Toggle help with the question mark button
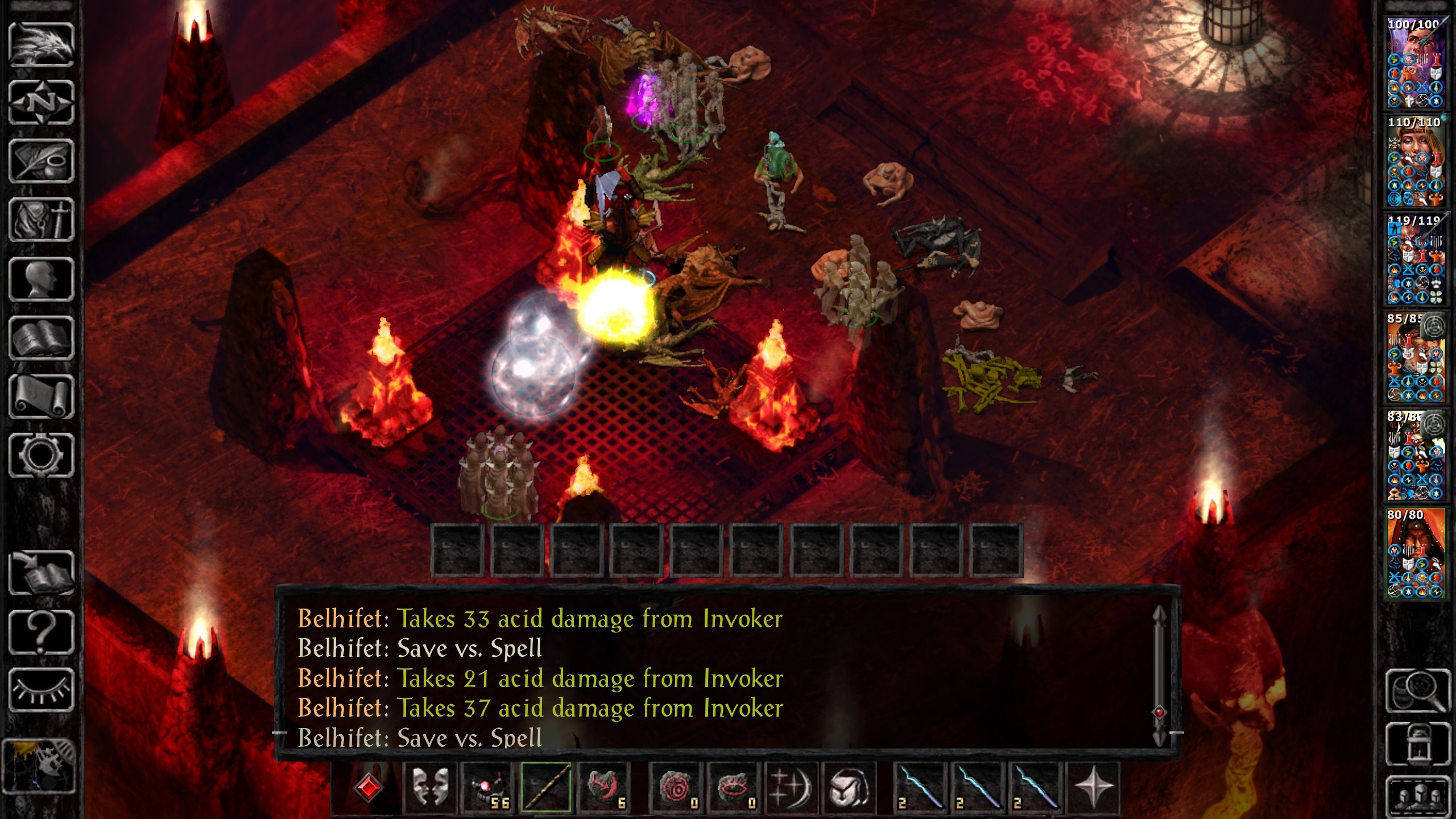This screenshot has height=819, width=1456. click(41, 631)
